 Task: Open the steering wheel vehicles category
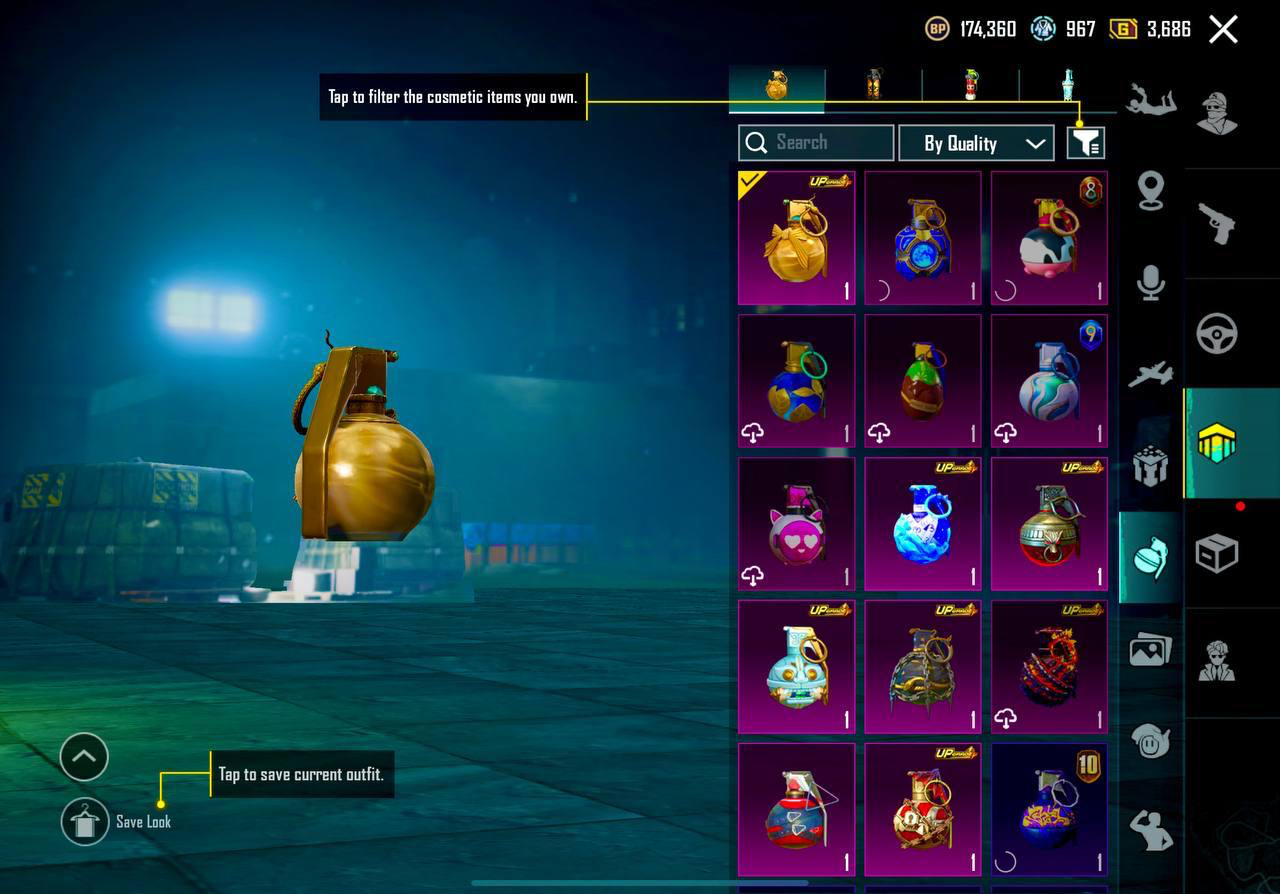pyautogui.click(x=1217, y=334)
